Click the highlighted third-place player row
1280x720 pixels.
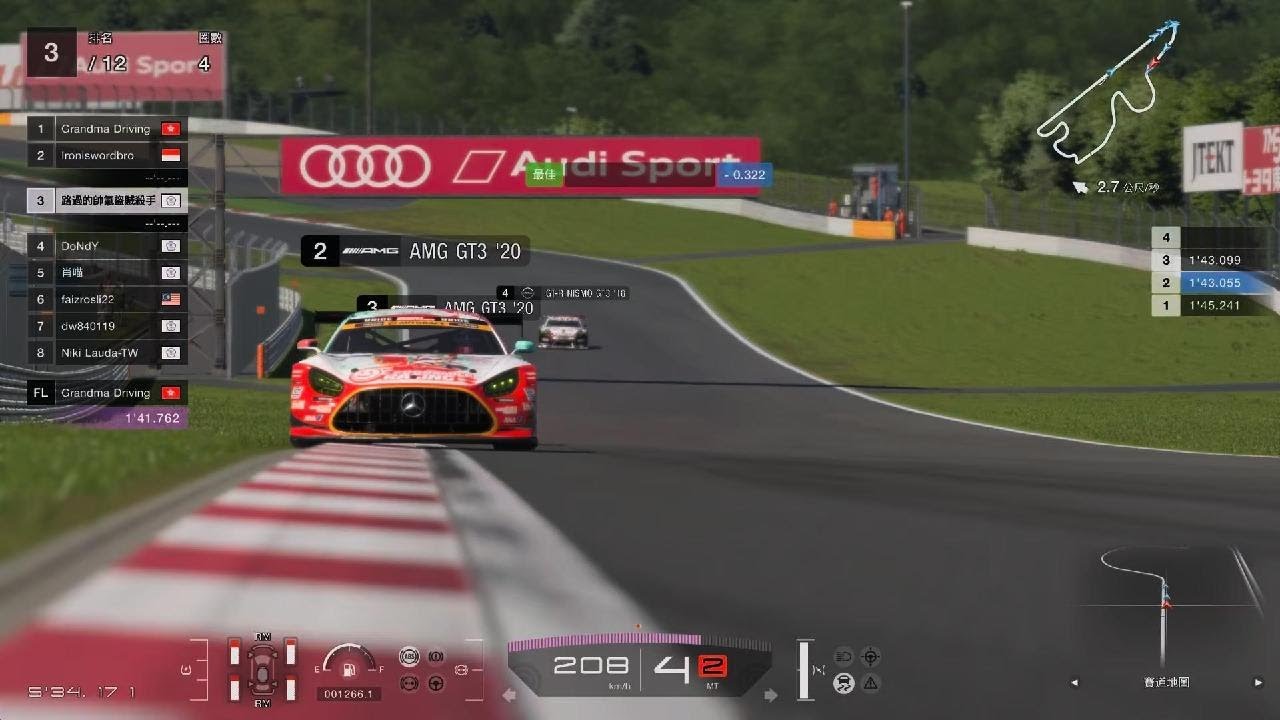pyautogui.click(x=106, y=200)
